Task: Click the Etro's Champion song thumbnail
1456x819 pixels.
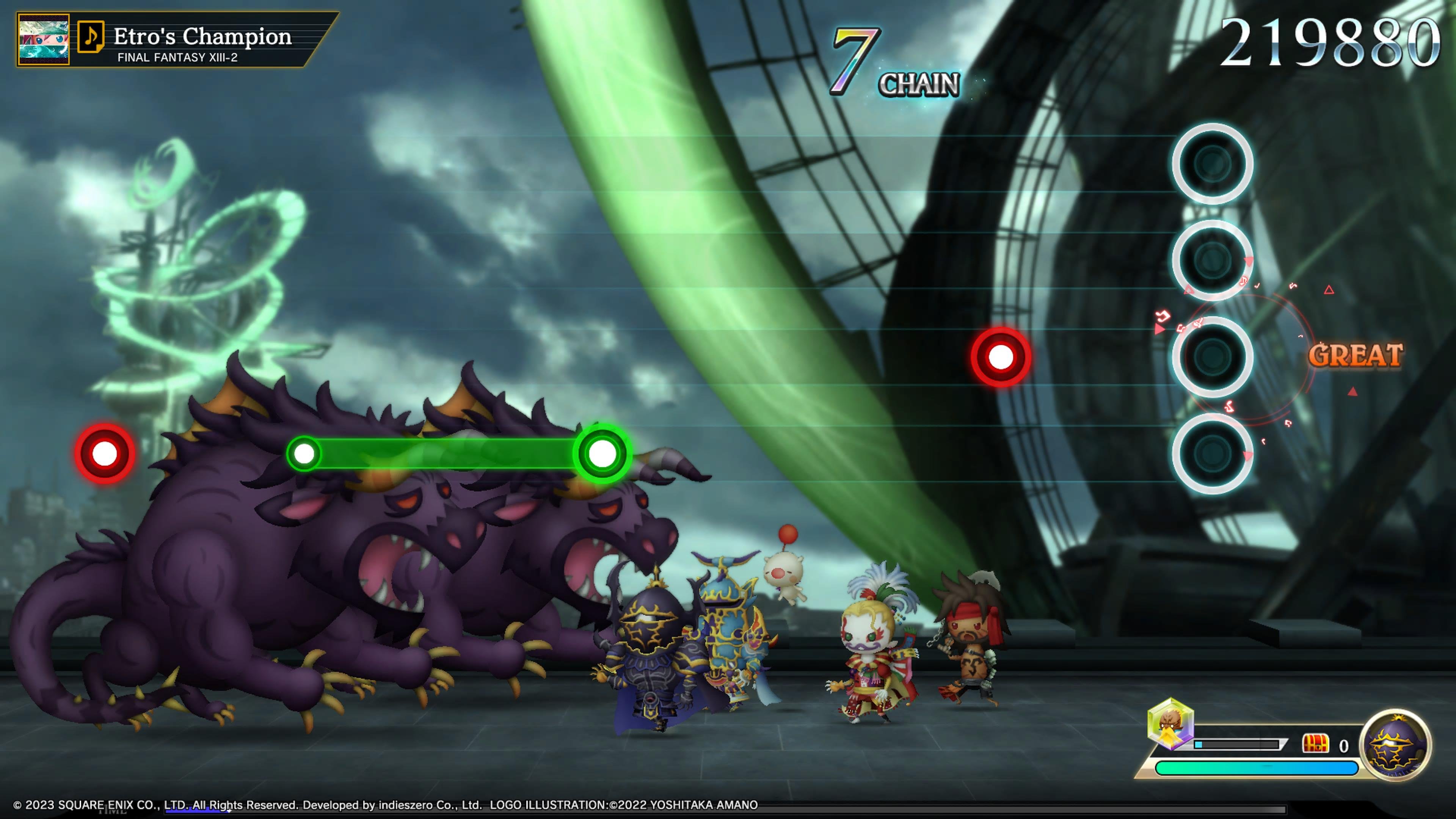Action: pos(44,39)
